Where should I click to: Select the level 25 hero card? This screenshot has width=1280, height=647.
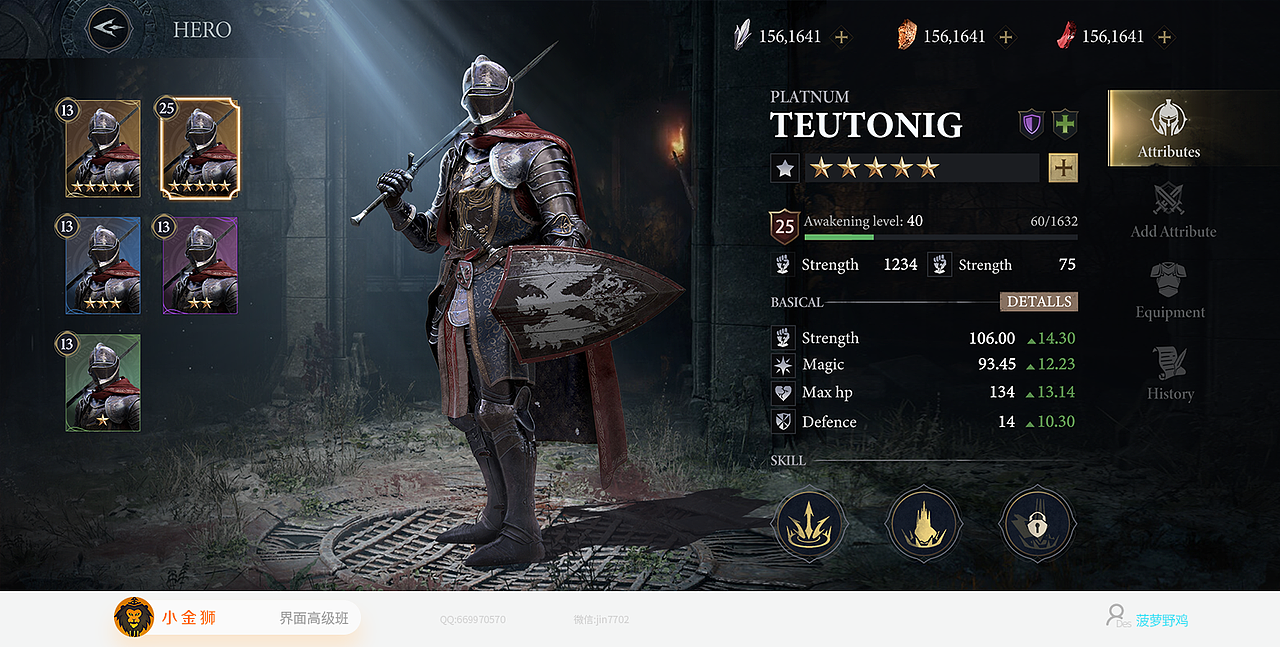coord(199,148)
